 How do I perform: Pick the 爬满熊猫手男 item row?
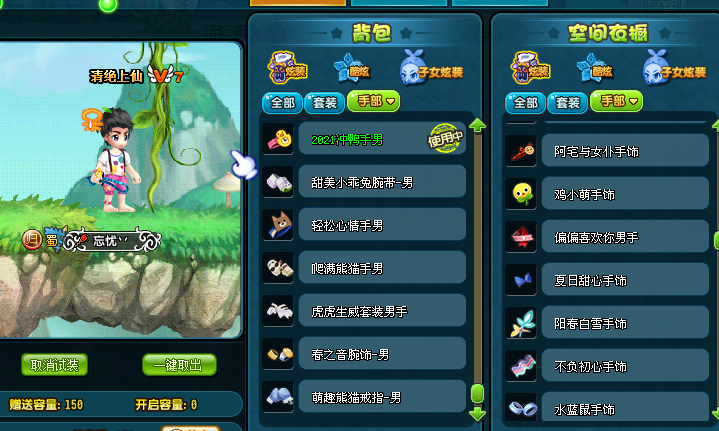pyautogui.click(x=364, y=268)
